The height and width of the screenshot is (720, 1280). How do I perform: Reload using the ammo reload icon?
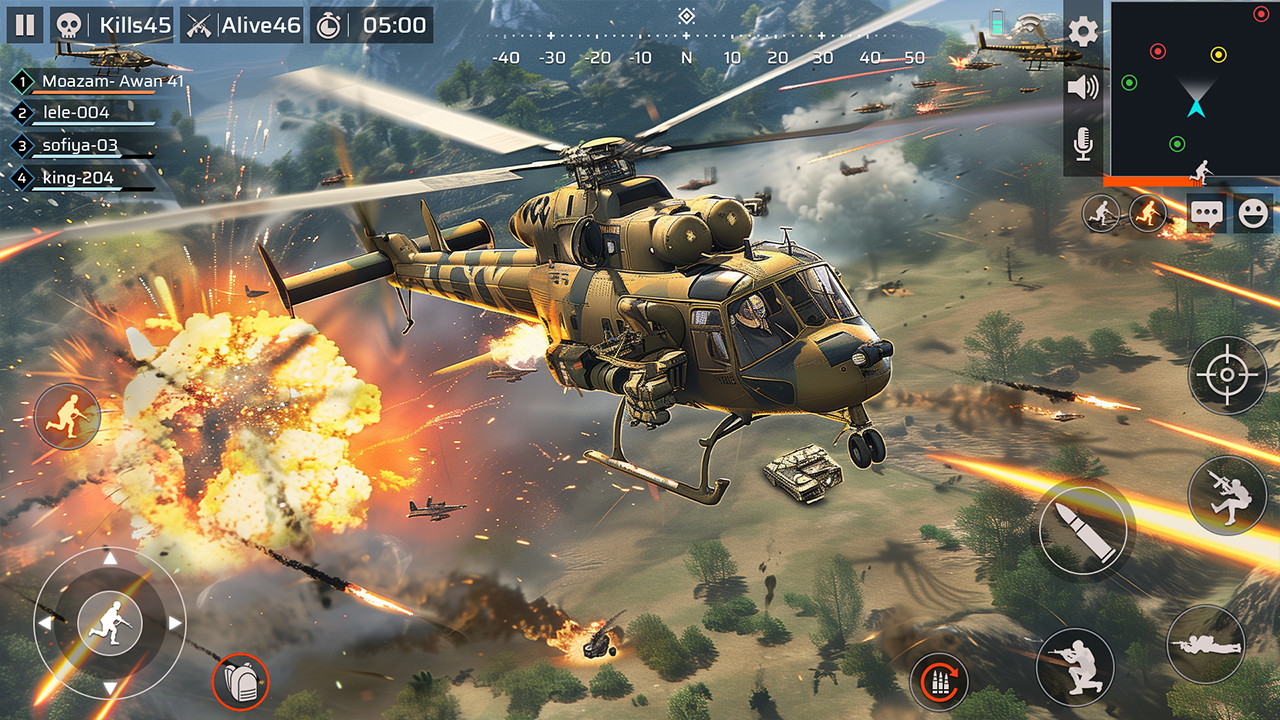tap(939, 681)
